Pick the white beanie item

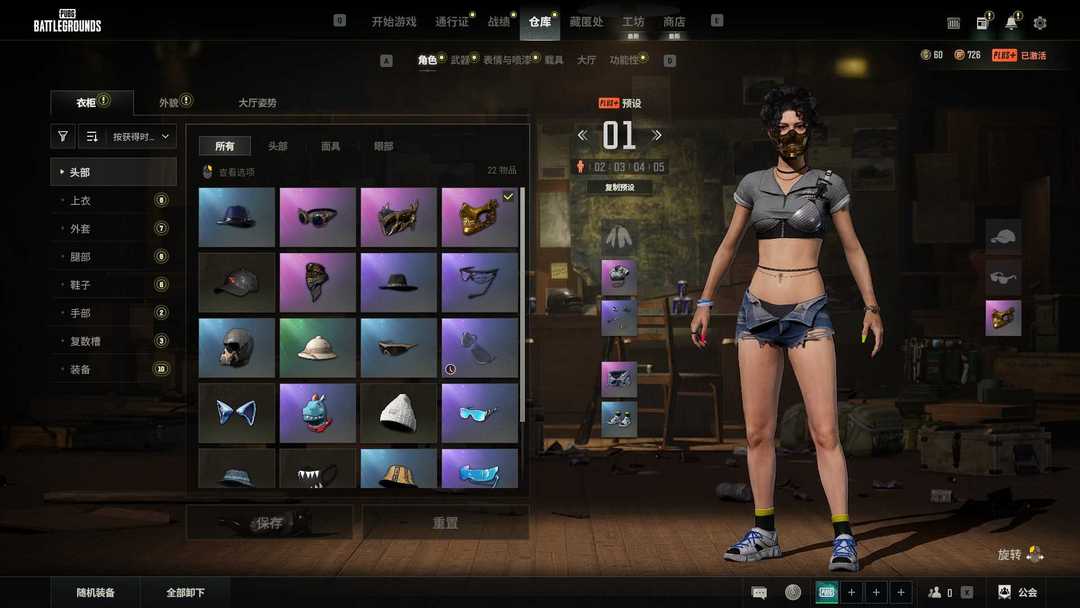click(x=399, y=413)
